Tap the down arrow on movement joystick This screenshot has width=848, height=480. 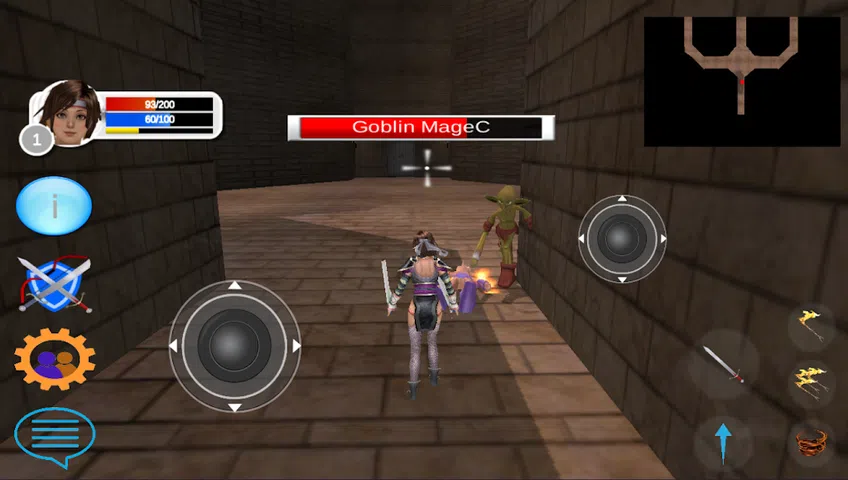coord(234,407)
